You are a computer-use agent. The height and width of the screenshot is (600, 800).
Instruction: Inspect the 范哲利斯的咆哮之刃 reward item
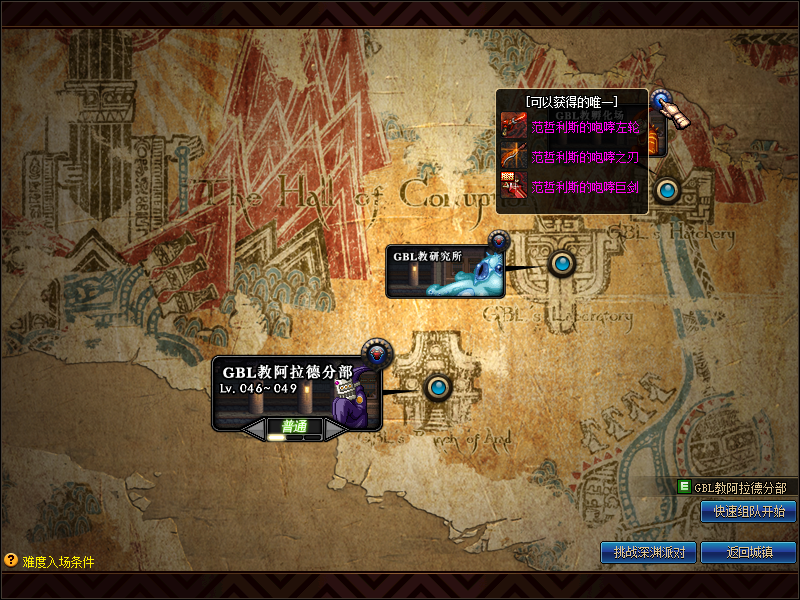tap(571, 157)
